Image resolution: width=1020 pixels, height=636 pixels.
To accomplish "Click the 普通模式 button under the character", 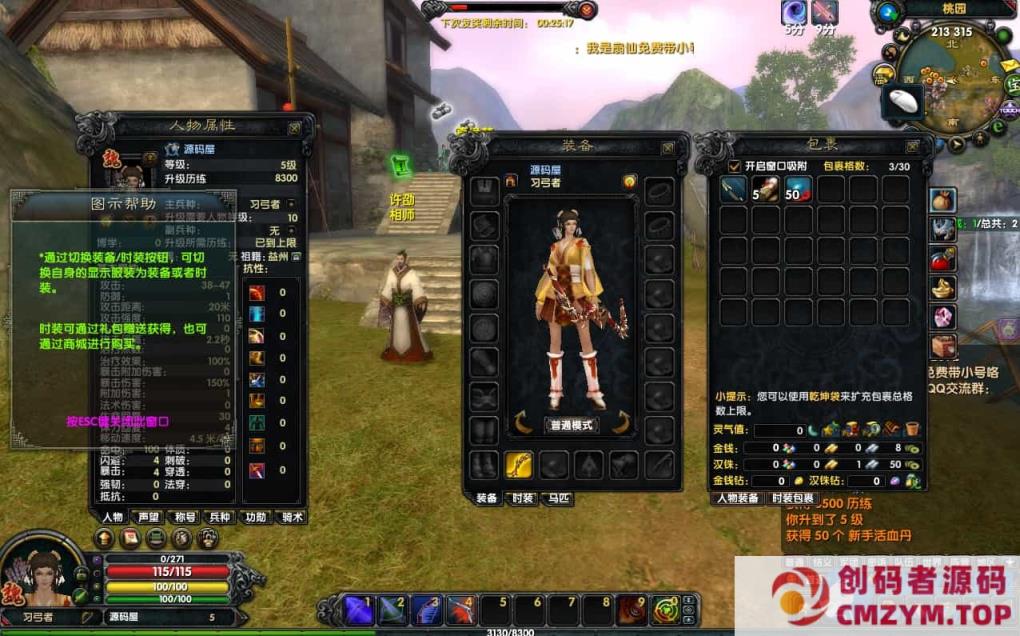I will point(573,425).
